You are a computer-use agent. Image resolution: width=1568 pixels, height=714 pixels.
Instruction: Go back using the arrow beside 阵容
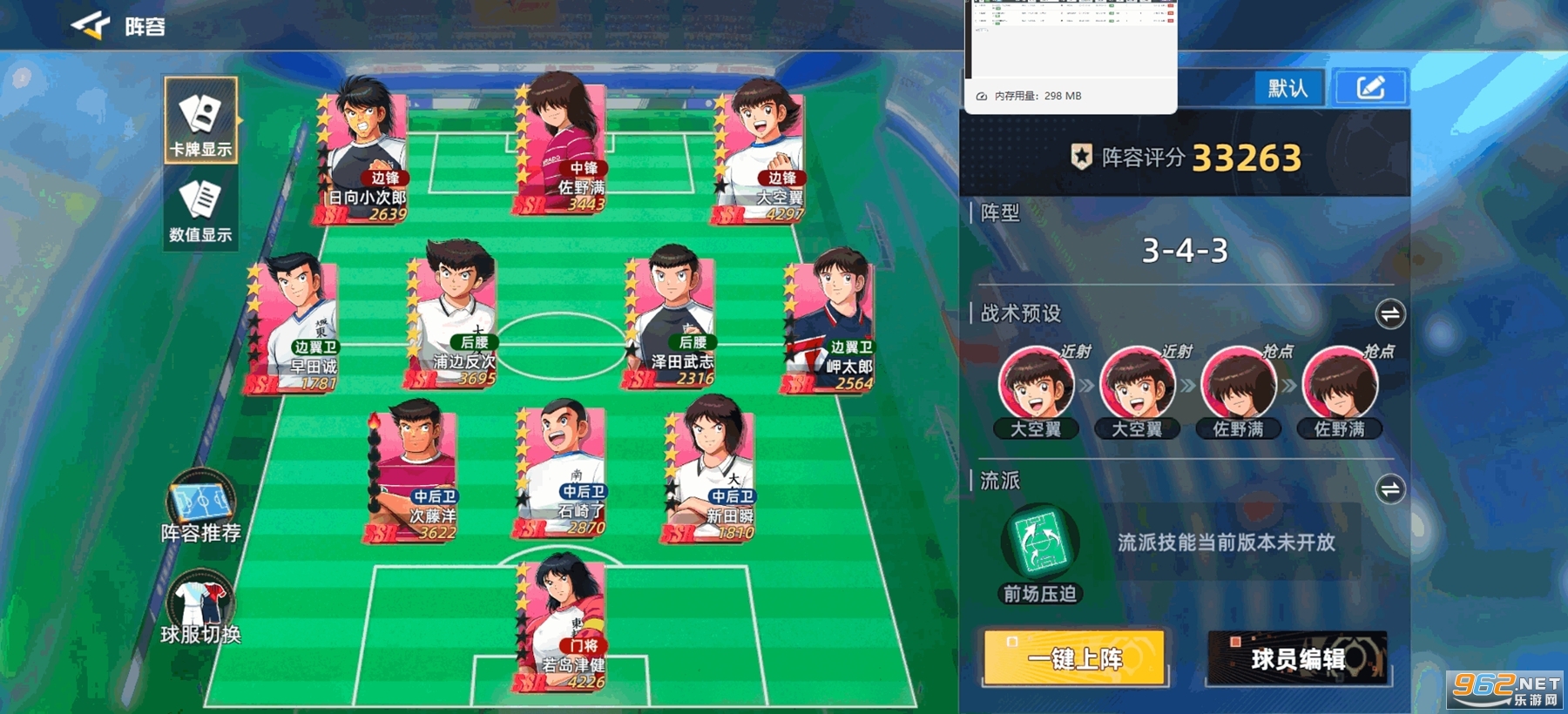point(91,26)
